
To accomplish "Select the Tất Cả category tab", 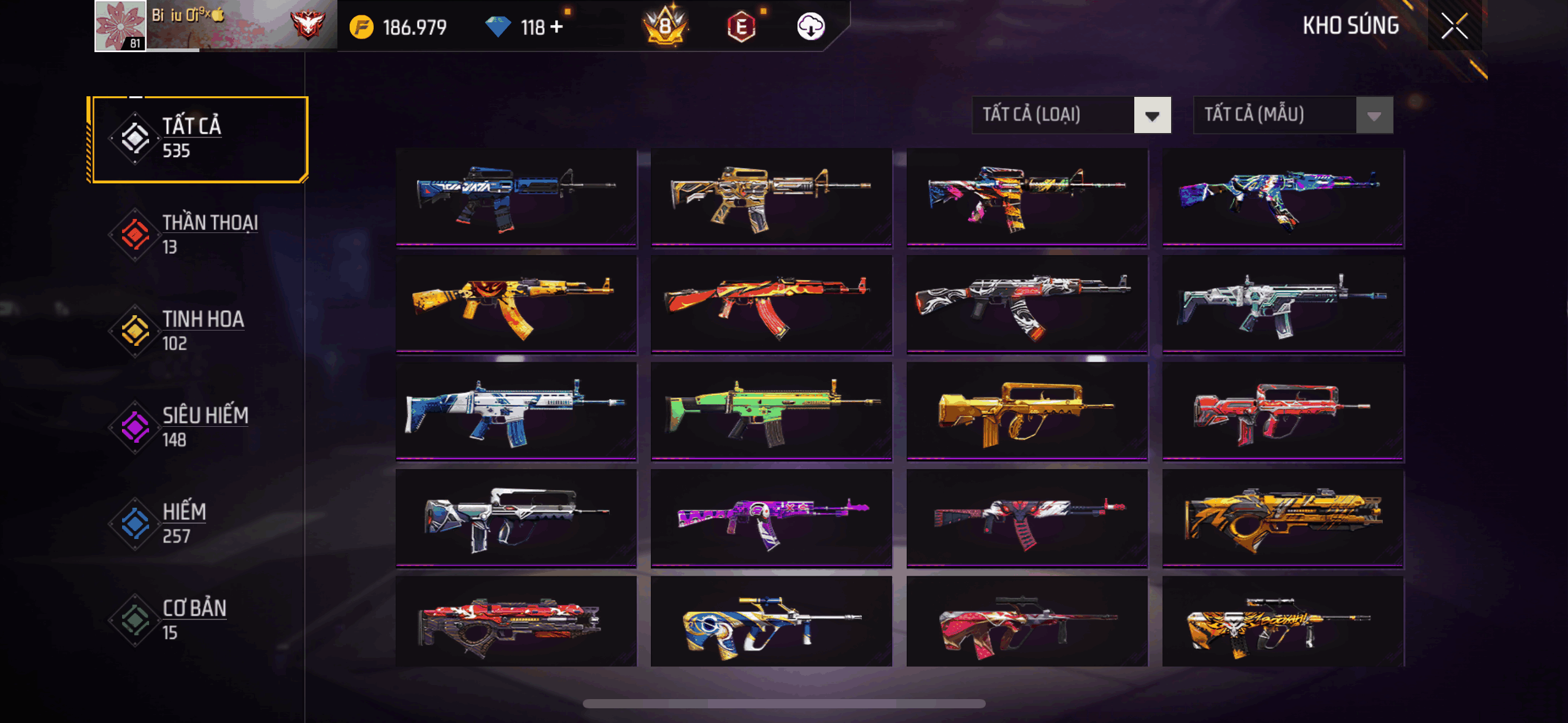I will pyautogui.click(x=198, y=139).
